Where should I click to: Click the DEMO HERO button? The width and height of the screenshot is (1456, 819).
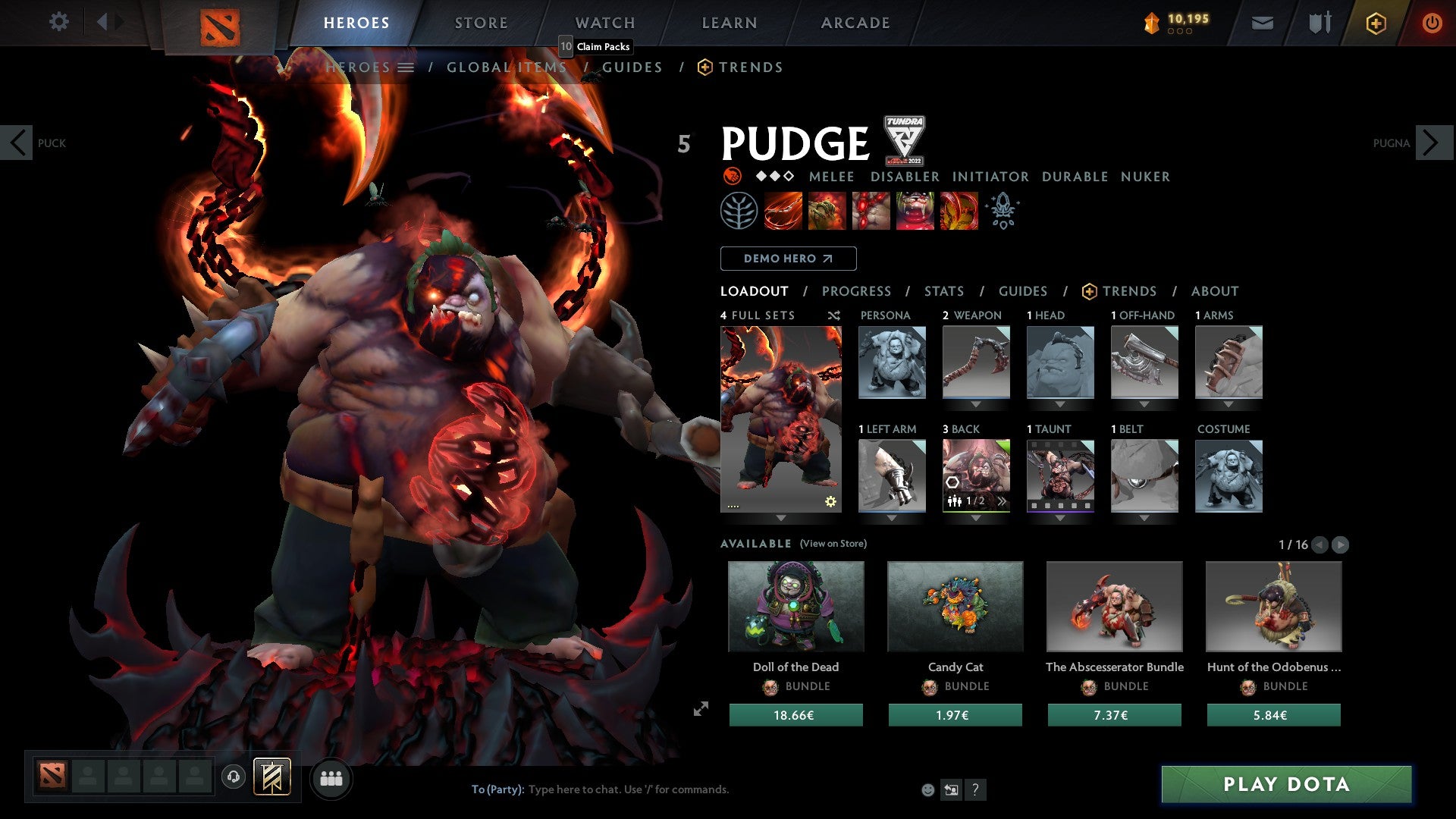(x=788, y=259)
